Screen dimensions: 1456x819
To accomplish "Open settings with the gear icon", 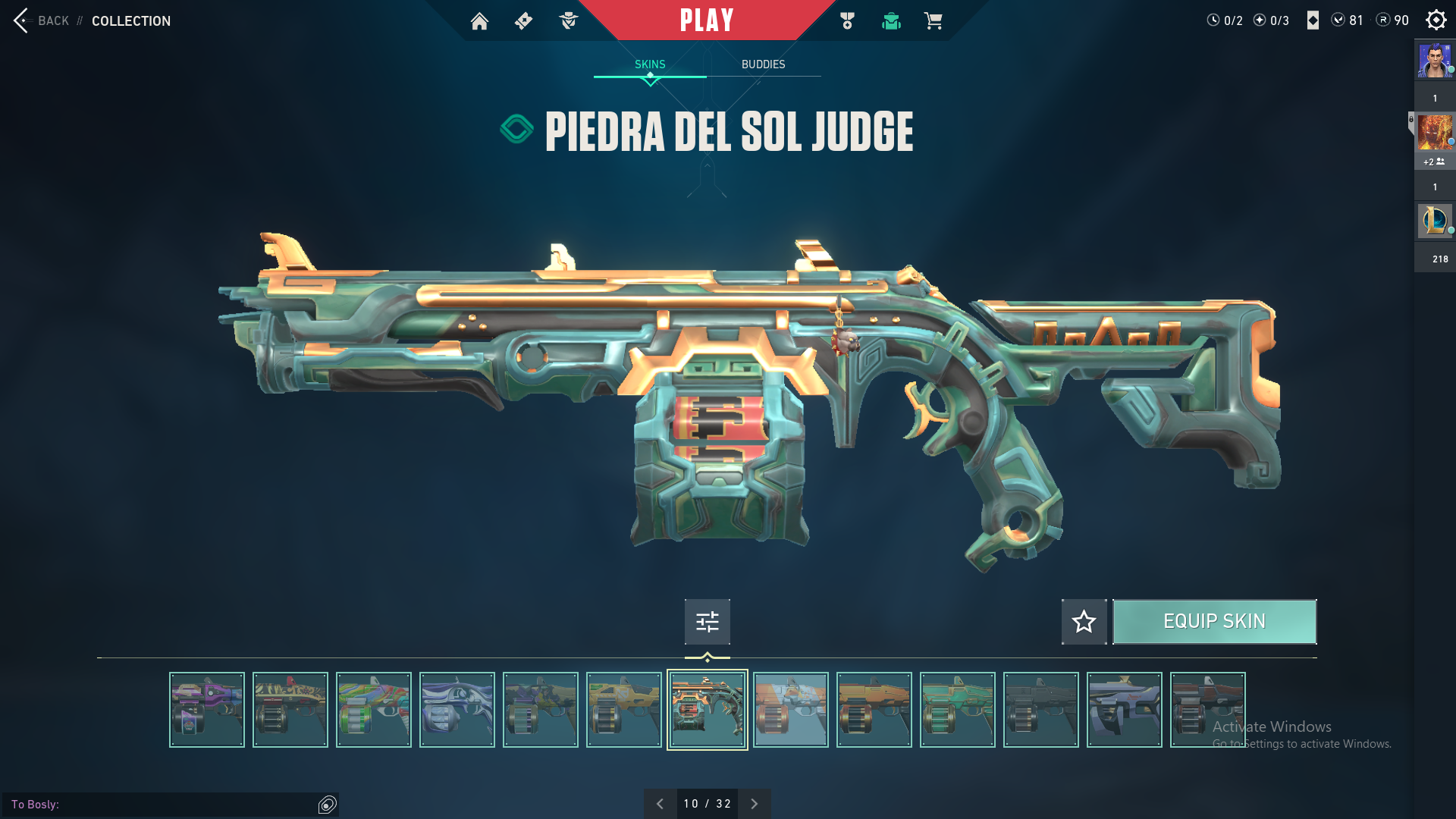I will tap(1436, 20).
